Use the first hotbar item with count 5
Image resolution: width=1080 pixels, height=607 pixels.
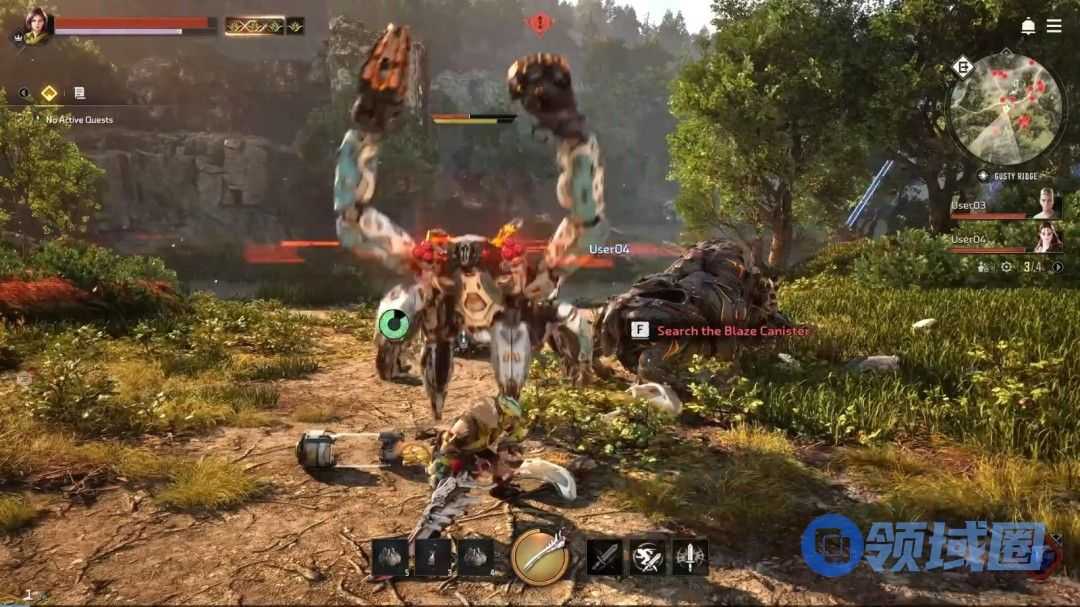tap(389, 557)
